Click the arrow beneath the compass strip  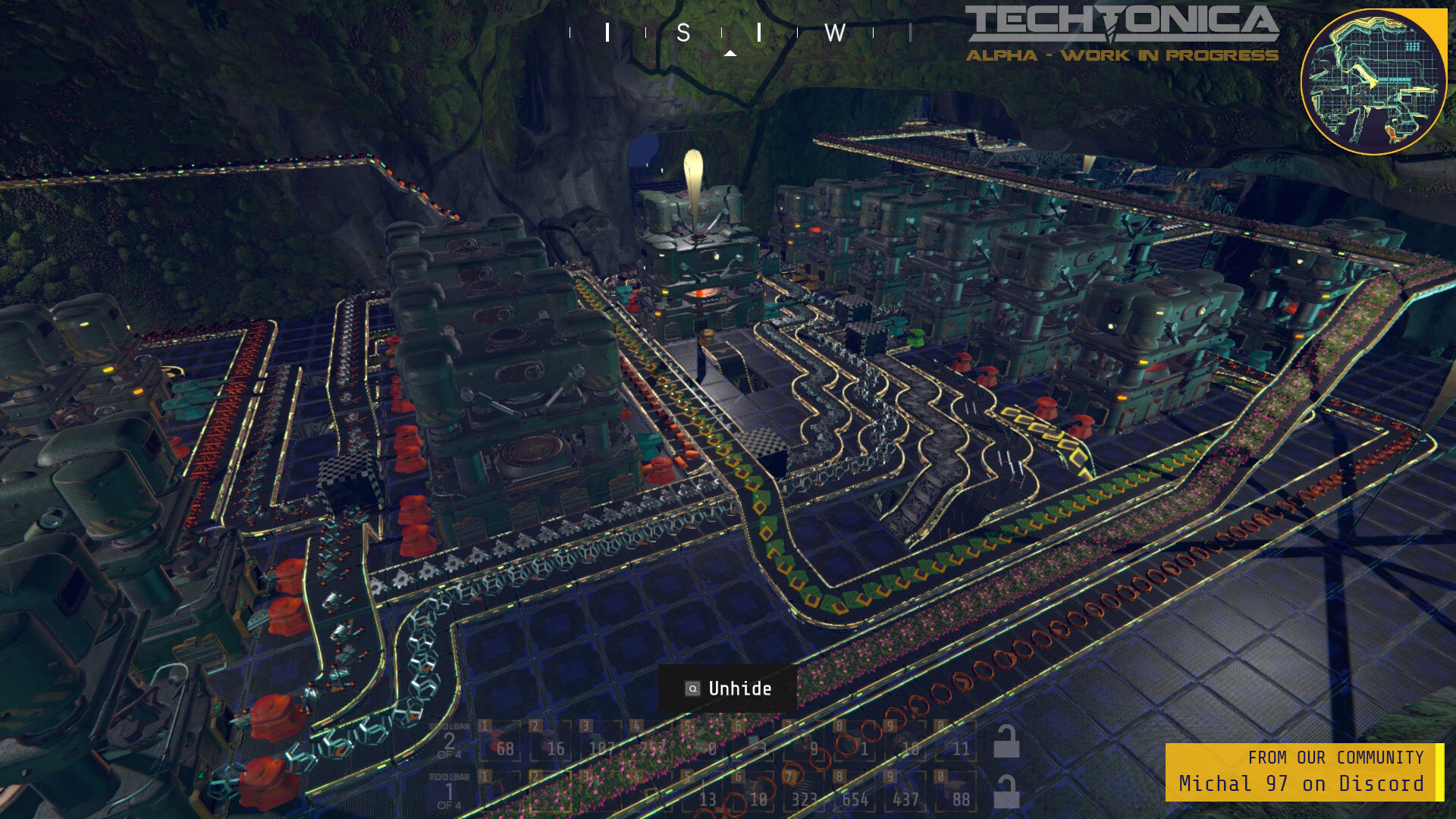[x=729, y=53]
